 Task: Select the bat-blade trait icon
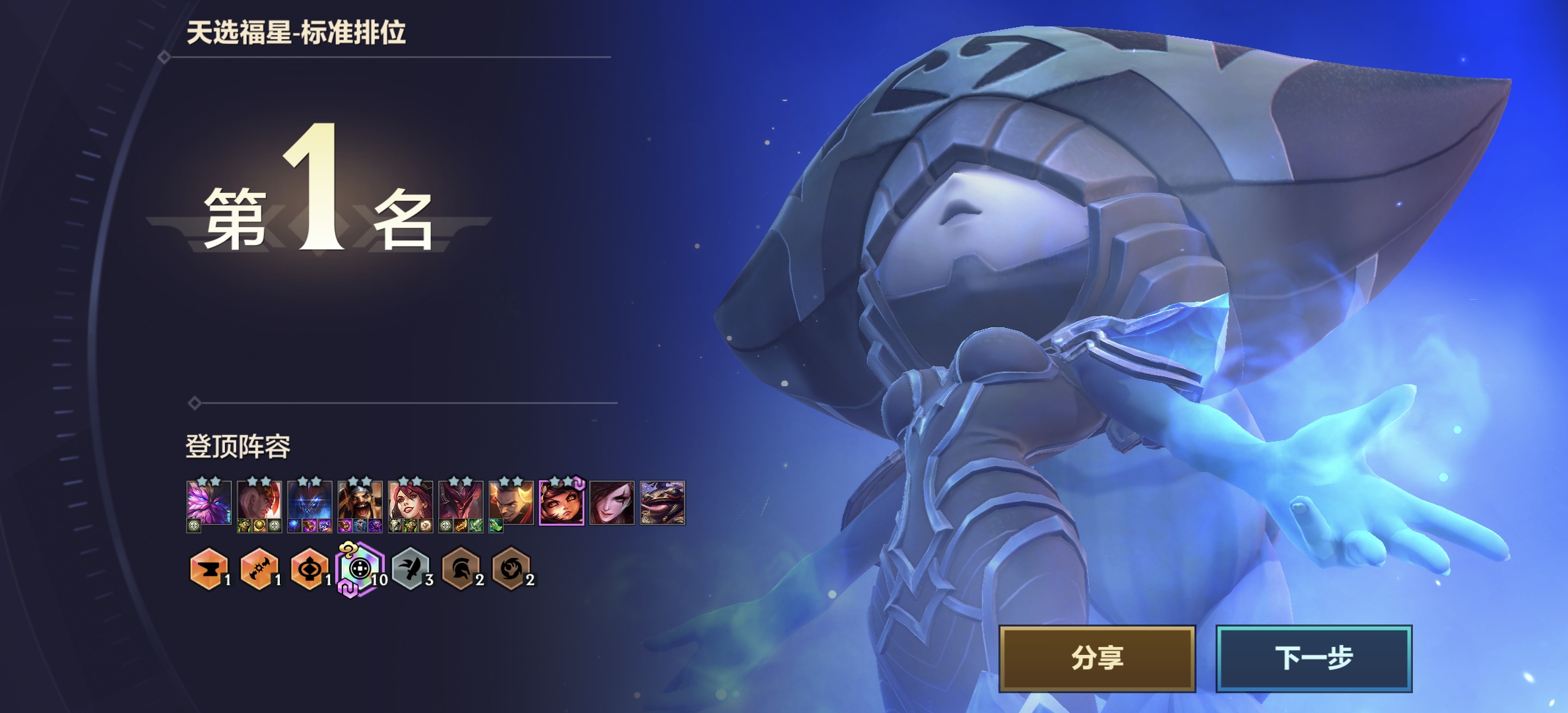(259, 568)
